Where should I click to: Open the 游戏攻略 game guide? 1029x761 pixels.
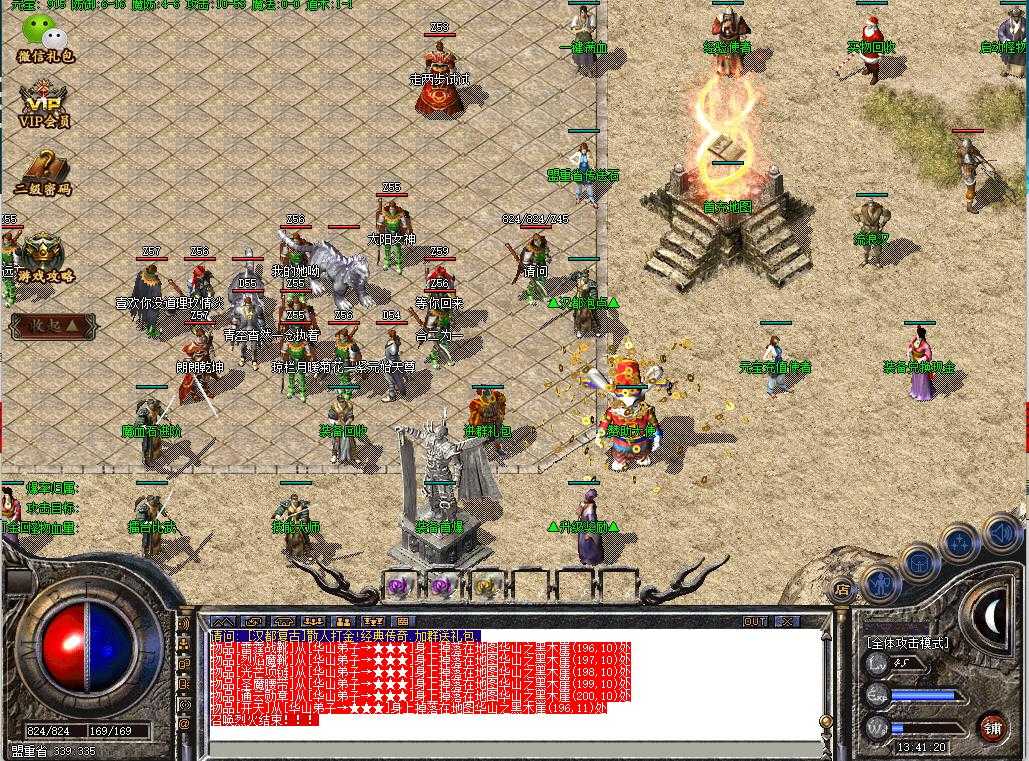coord(44,257)
